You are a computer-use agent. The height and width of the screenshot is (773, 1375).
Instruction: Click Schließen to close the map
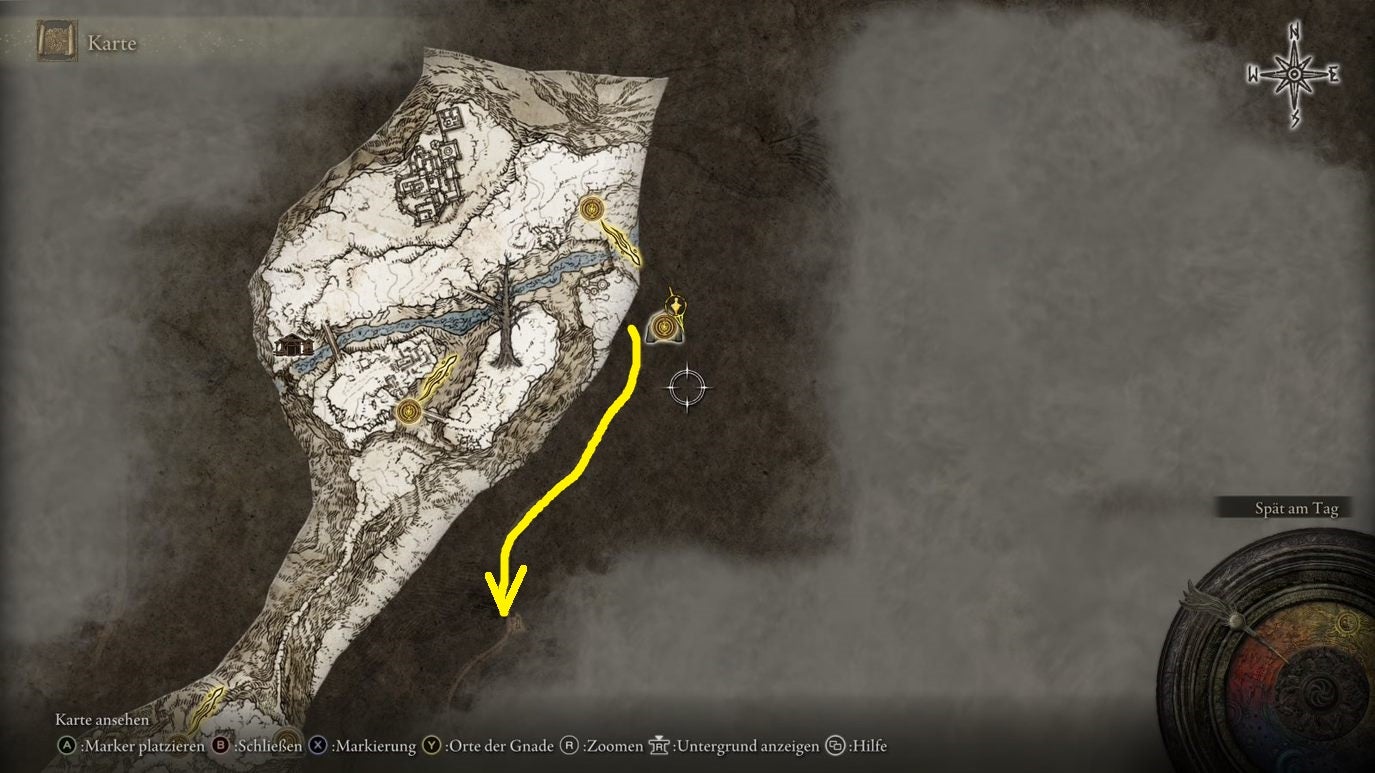click(x=258, y=746)
